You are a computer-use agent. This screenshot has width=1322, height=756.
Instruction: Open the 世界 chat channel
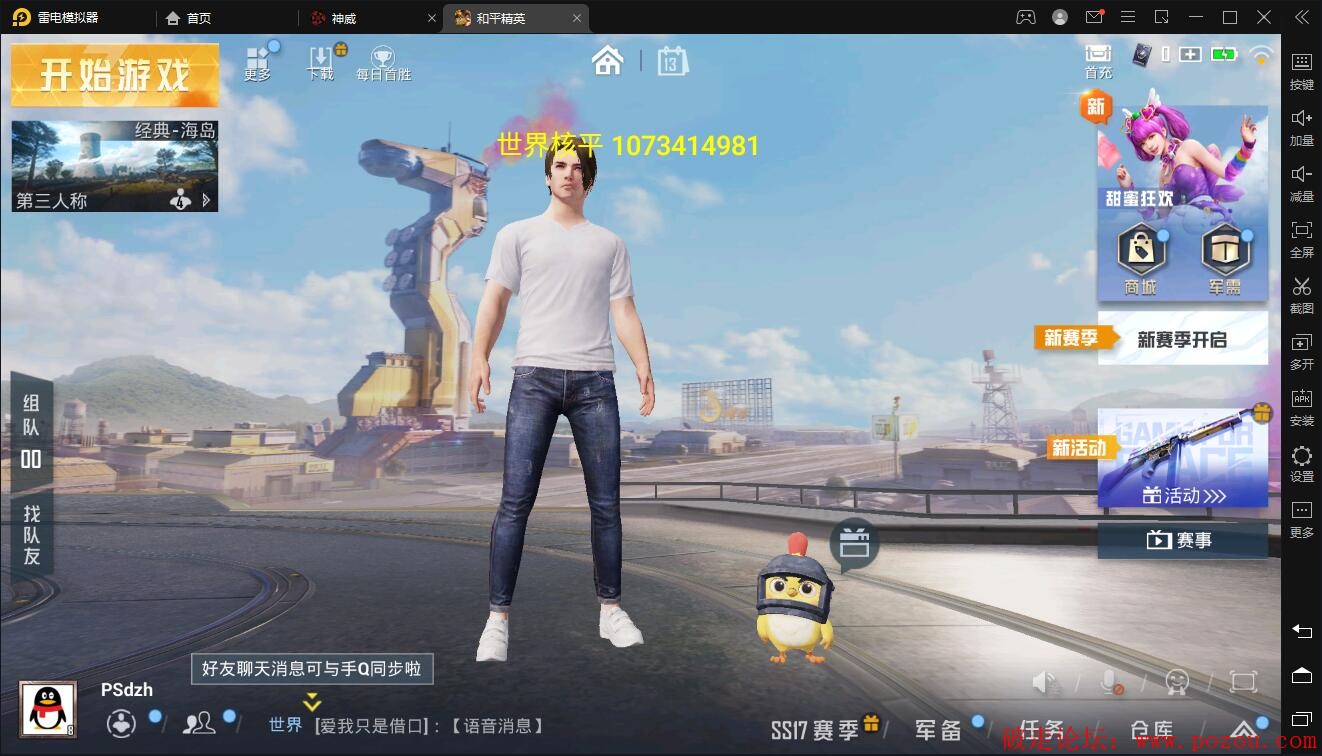[x=285, y=725]
